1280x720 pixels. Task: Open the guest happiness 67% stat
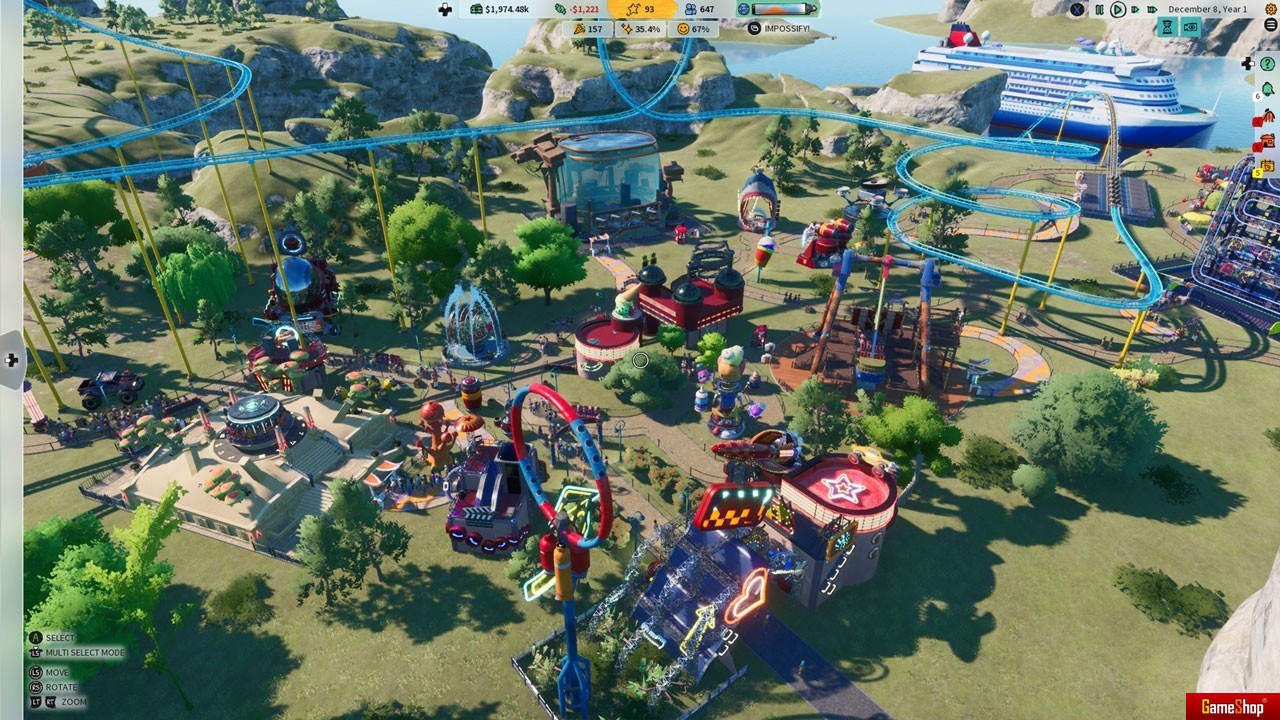[693, 29]
